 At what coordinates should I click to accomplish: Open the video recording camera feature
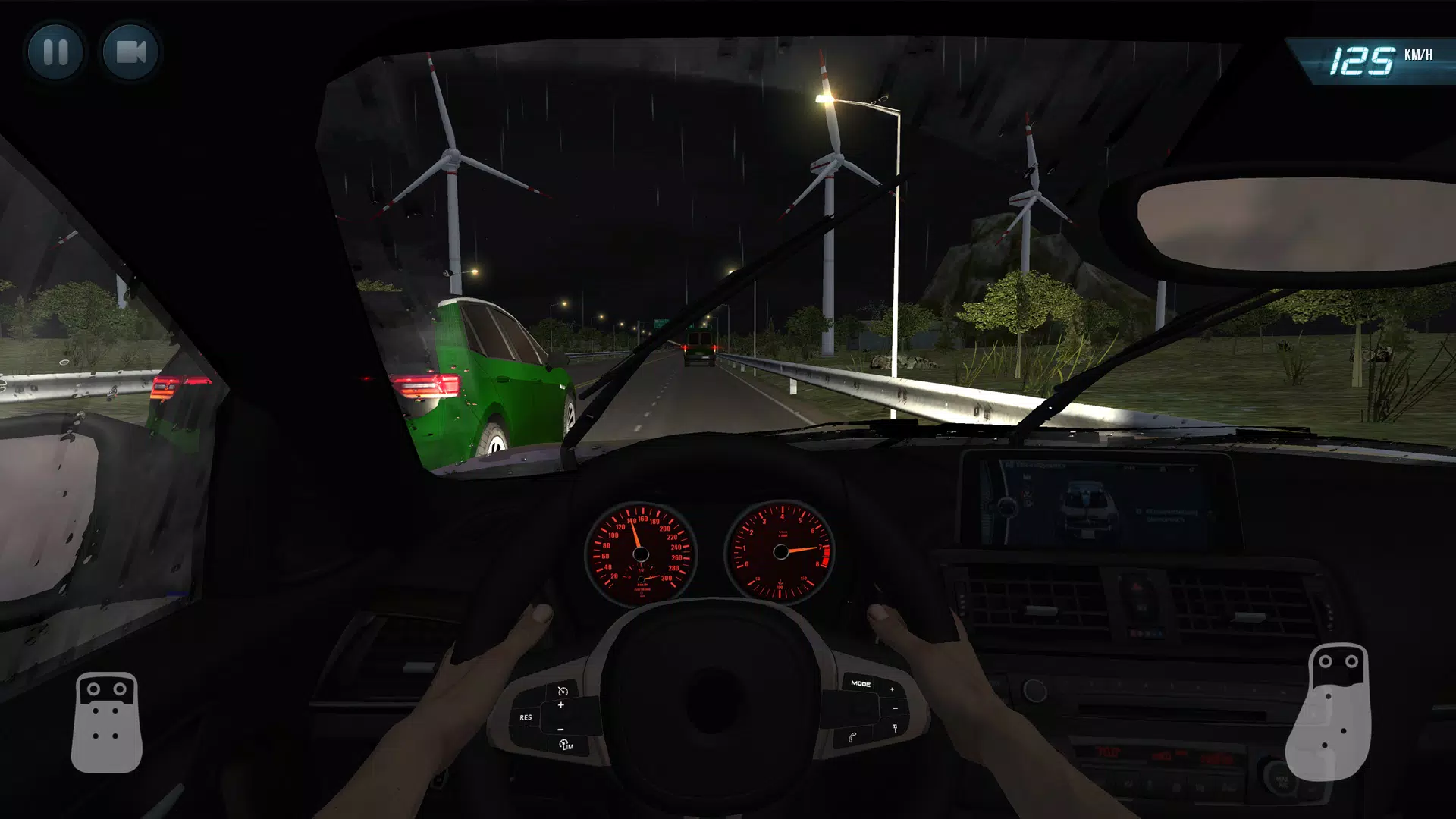pos(129,53)
